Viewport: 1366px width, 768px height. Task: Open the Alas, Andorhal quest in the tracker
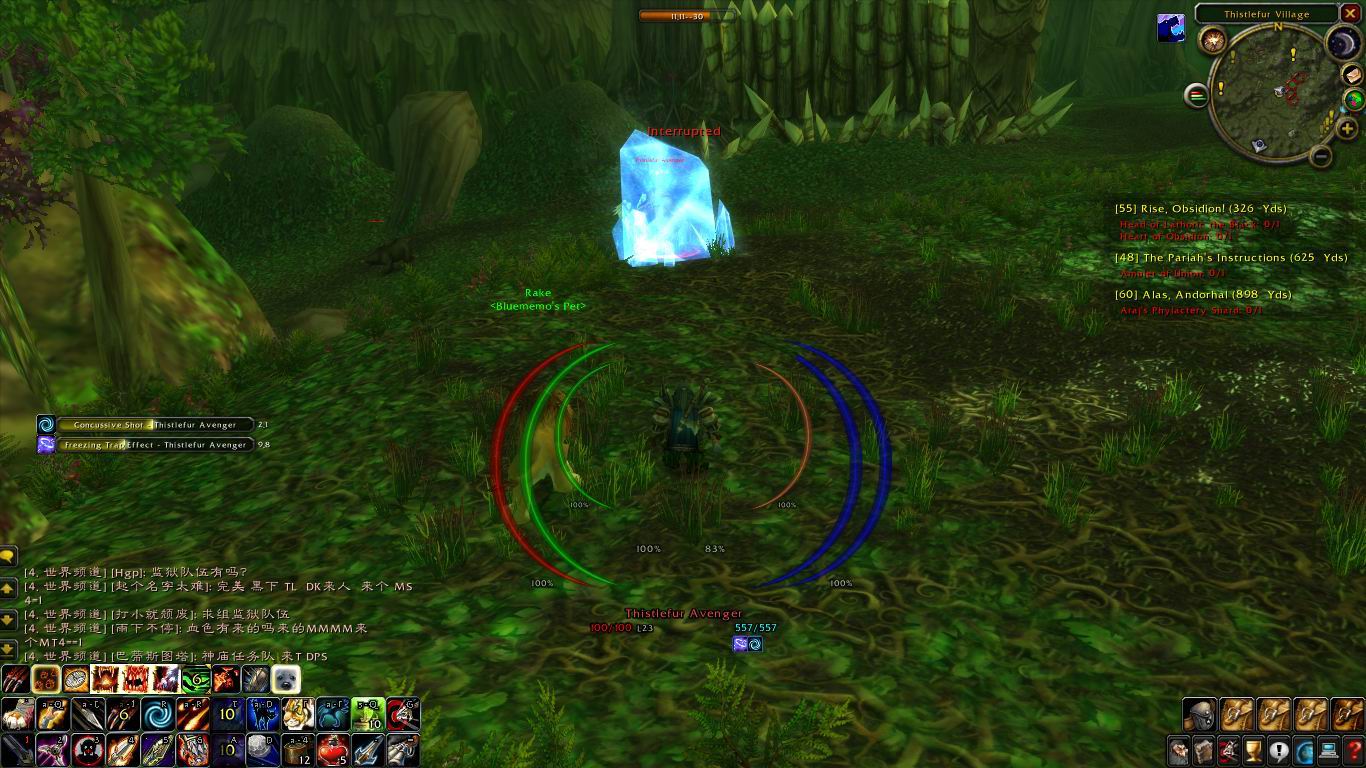coord(1203,294)
